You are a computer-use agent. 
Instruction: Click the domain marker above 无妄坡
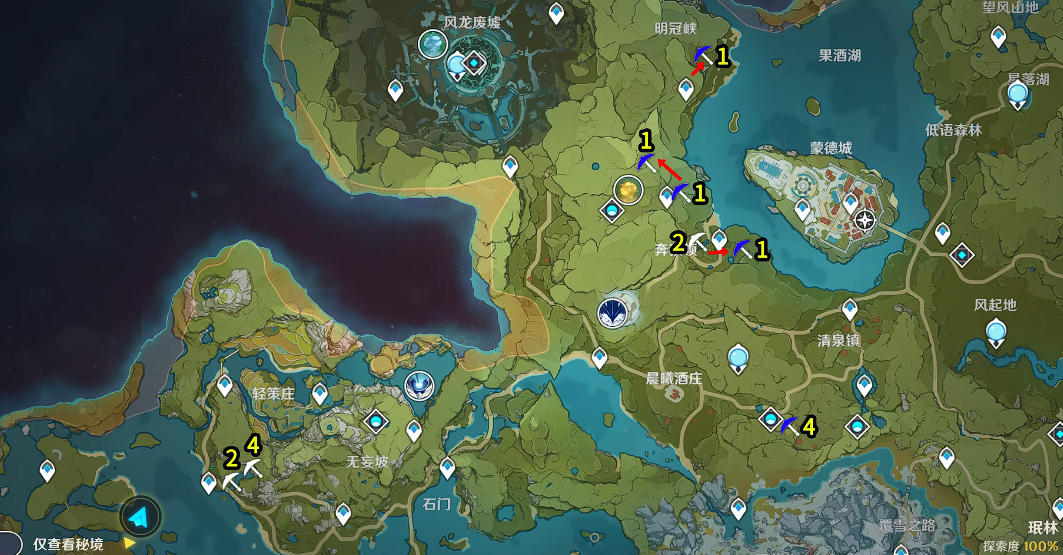(376, 421)
